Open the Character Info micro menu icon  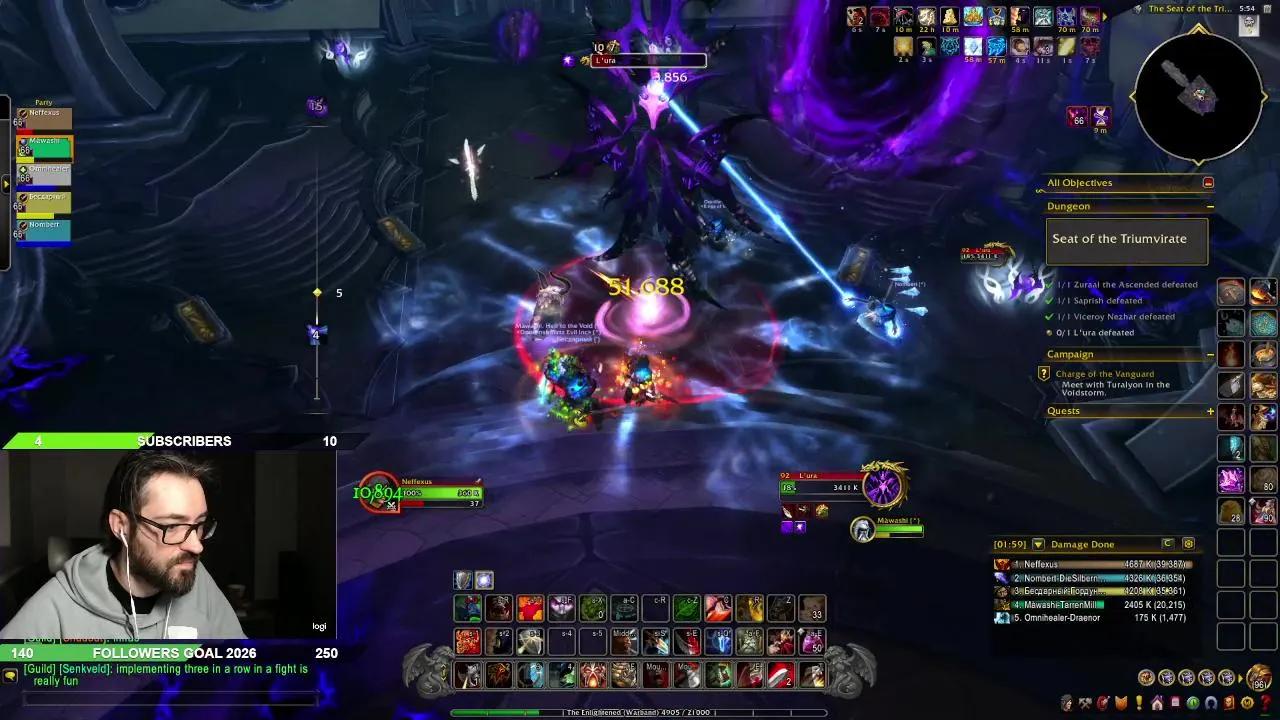[1066, 703]
